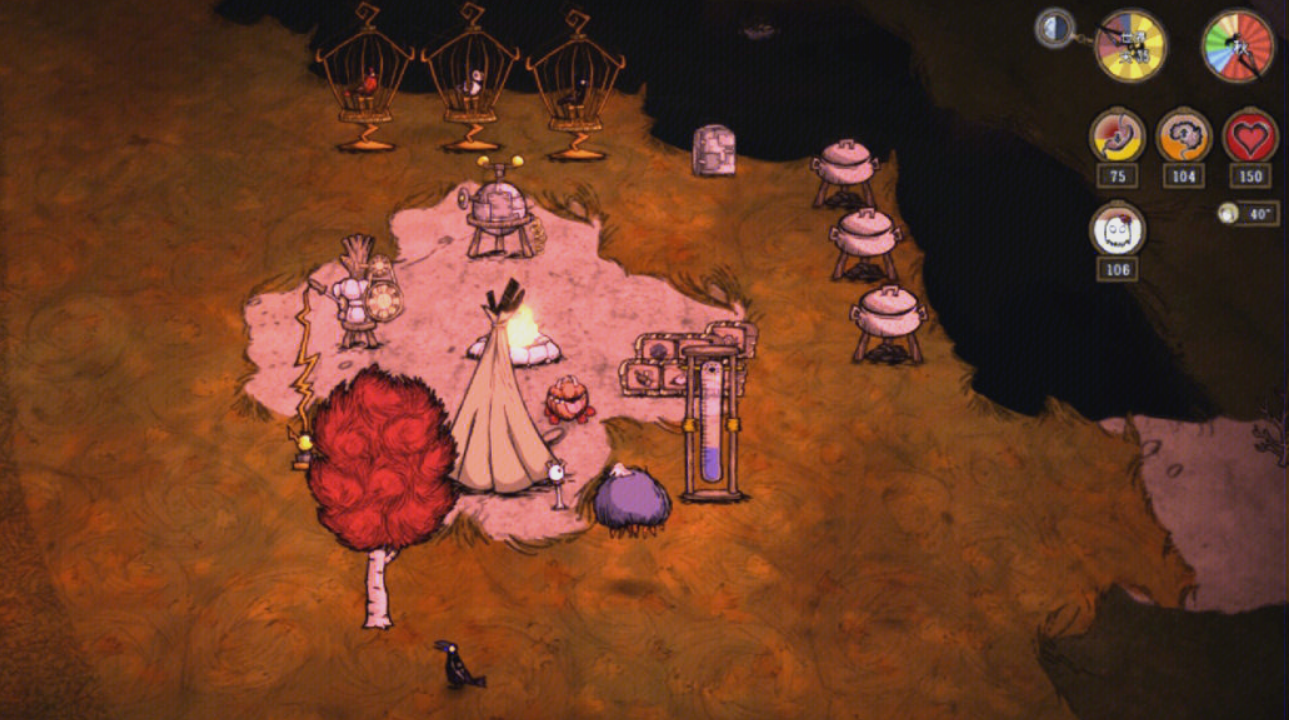Click the white ghost Abigail badge
This screenshot has width=1289, height=720.
pyautogui.click(x=1117, y=229)
